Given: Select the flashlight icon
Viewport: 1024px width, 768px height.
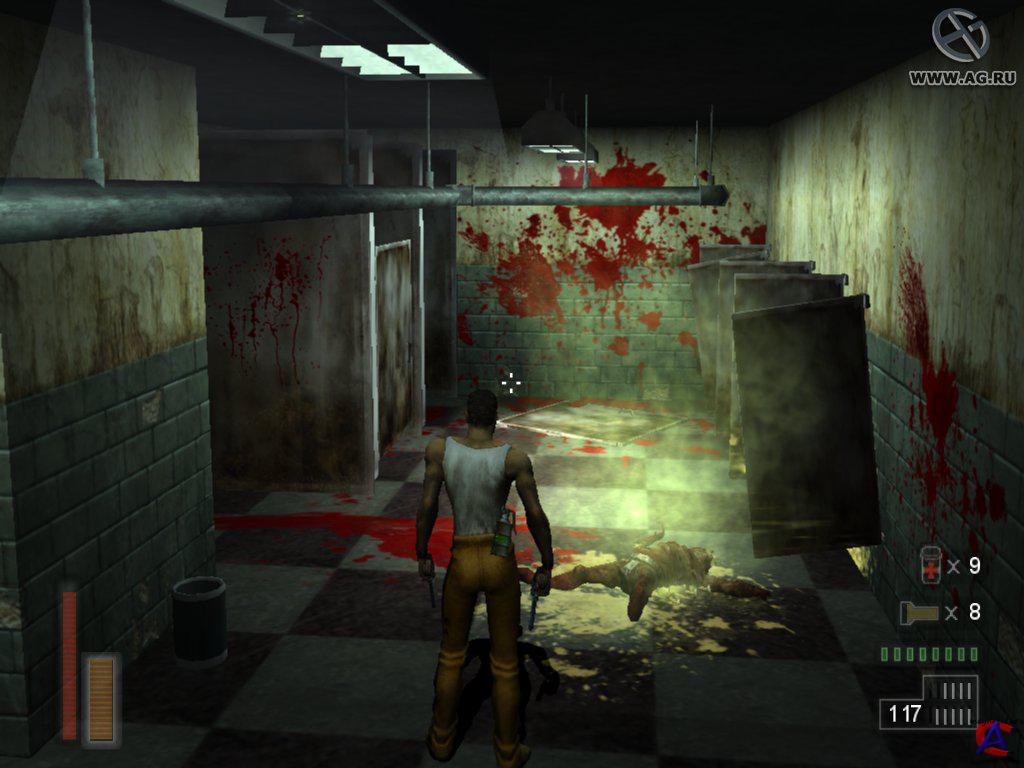Looking at the screenshot, I should click(918, 612).
